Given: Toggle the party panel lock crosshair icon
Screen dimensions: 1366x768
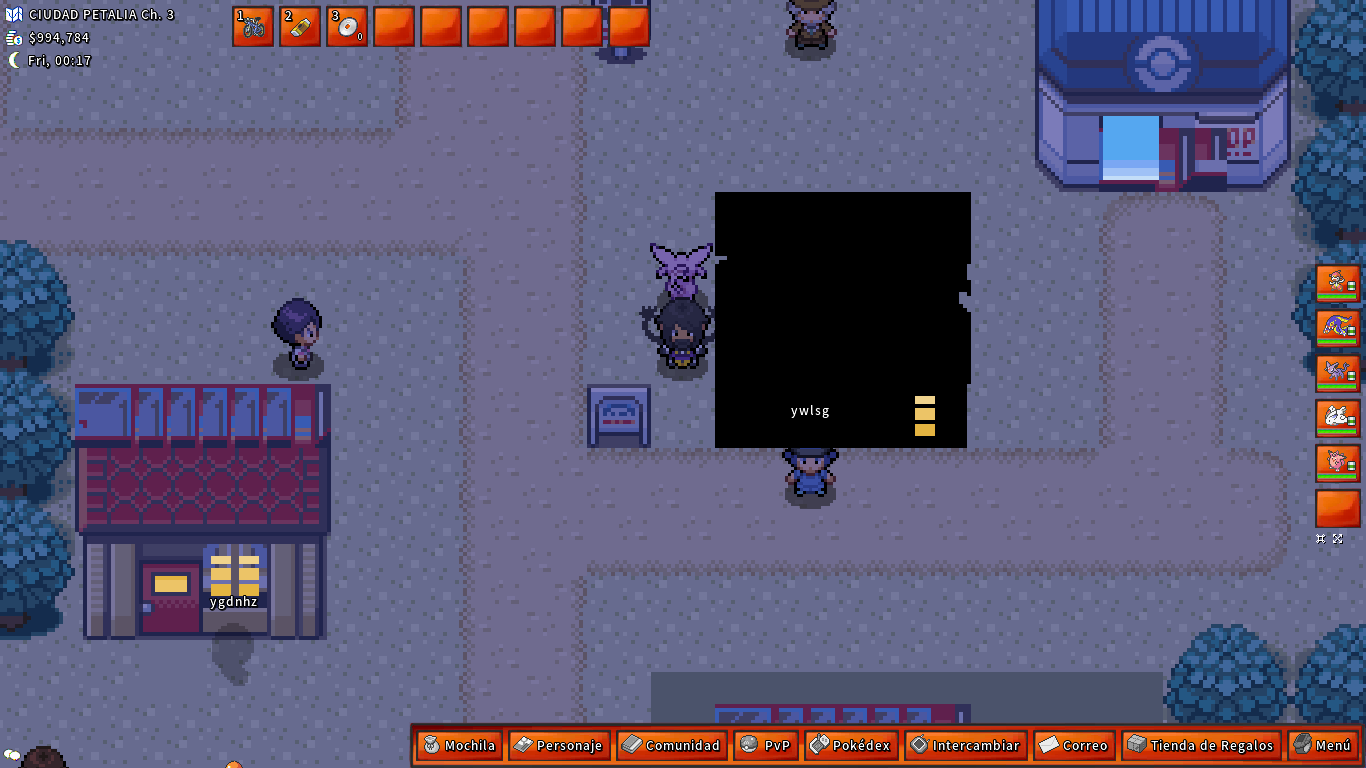Looking at the screenshot, I should 1322,538.
